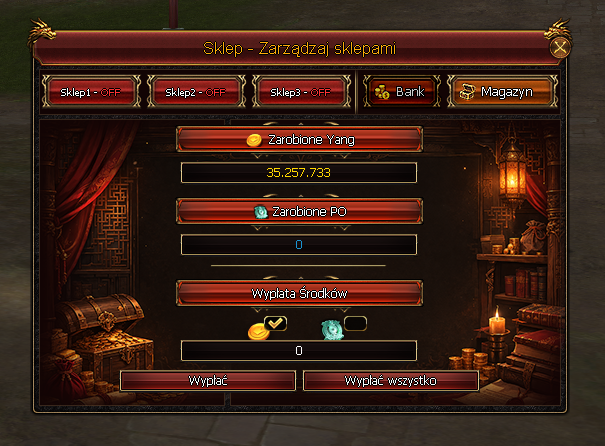Close the shop management window
This screenshot has height=446, width=605.
coord(561,47)
